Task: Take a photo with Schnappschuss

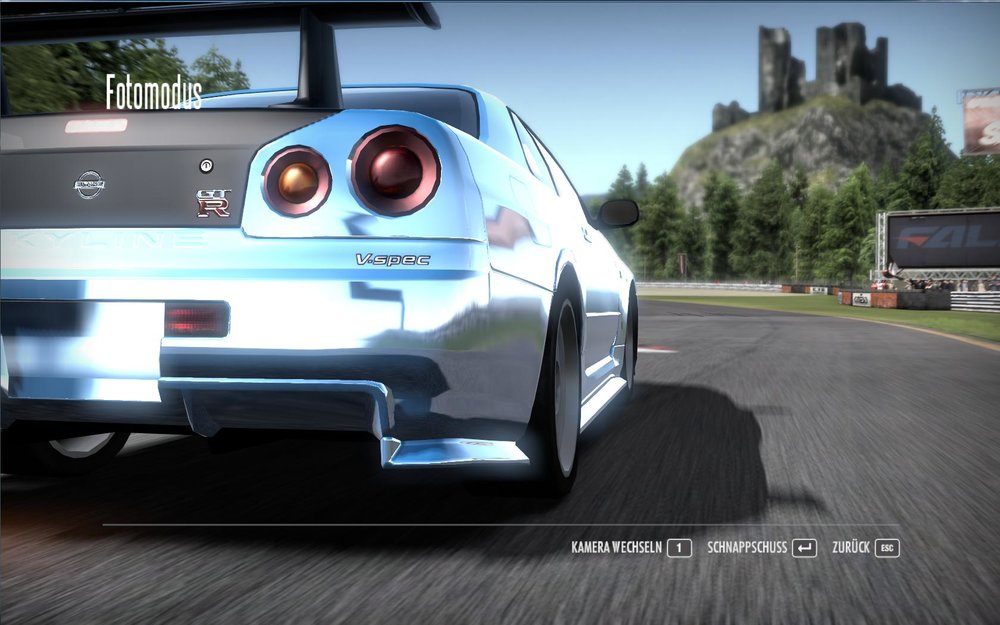Action: (761, 548)
